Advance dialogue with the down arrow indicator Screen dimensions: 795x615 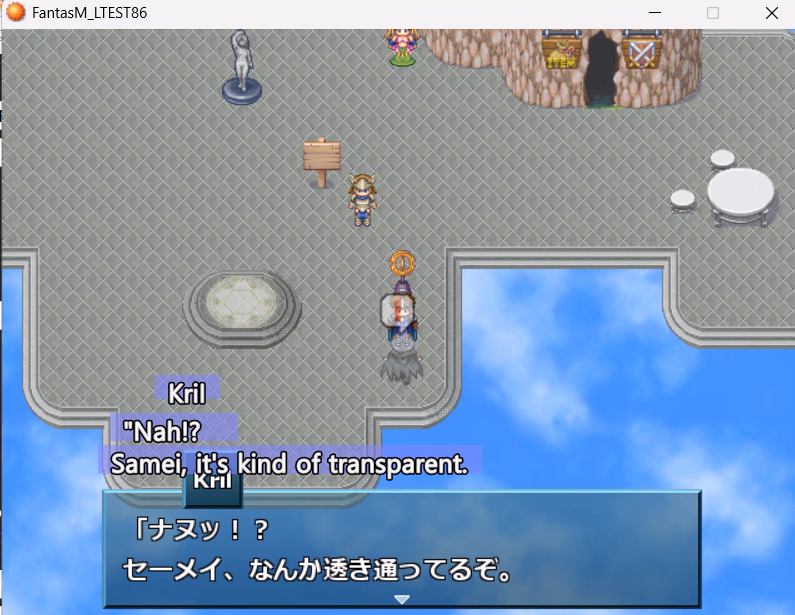pyautogui.click(x=402, y=599)
